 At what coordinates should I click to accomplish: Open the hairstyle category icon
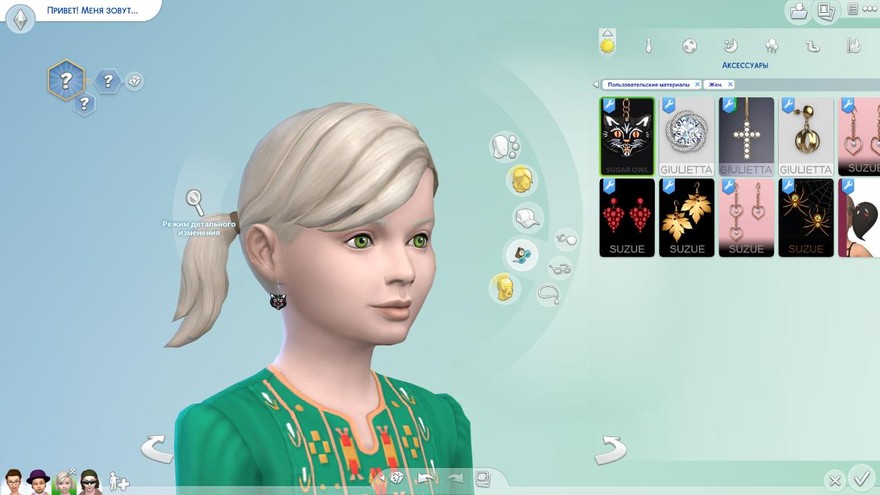click(x=520, y=180)
